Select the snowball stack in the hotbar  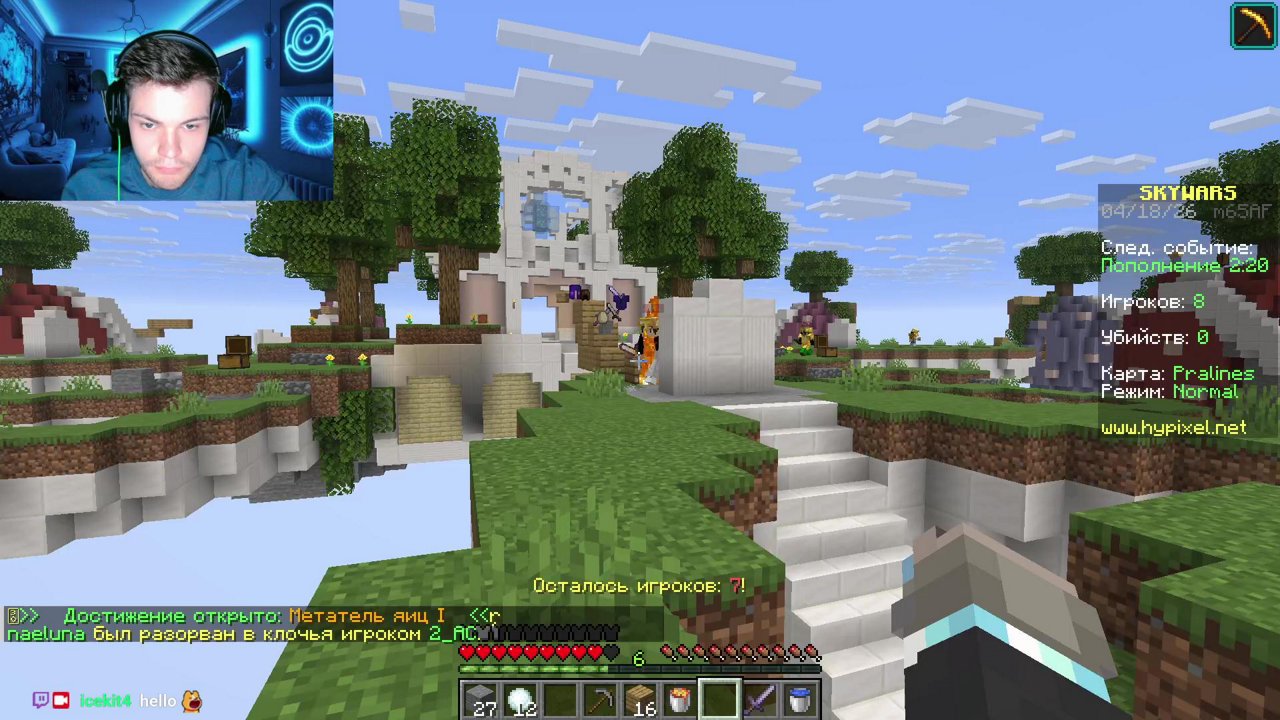(518, 697)
